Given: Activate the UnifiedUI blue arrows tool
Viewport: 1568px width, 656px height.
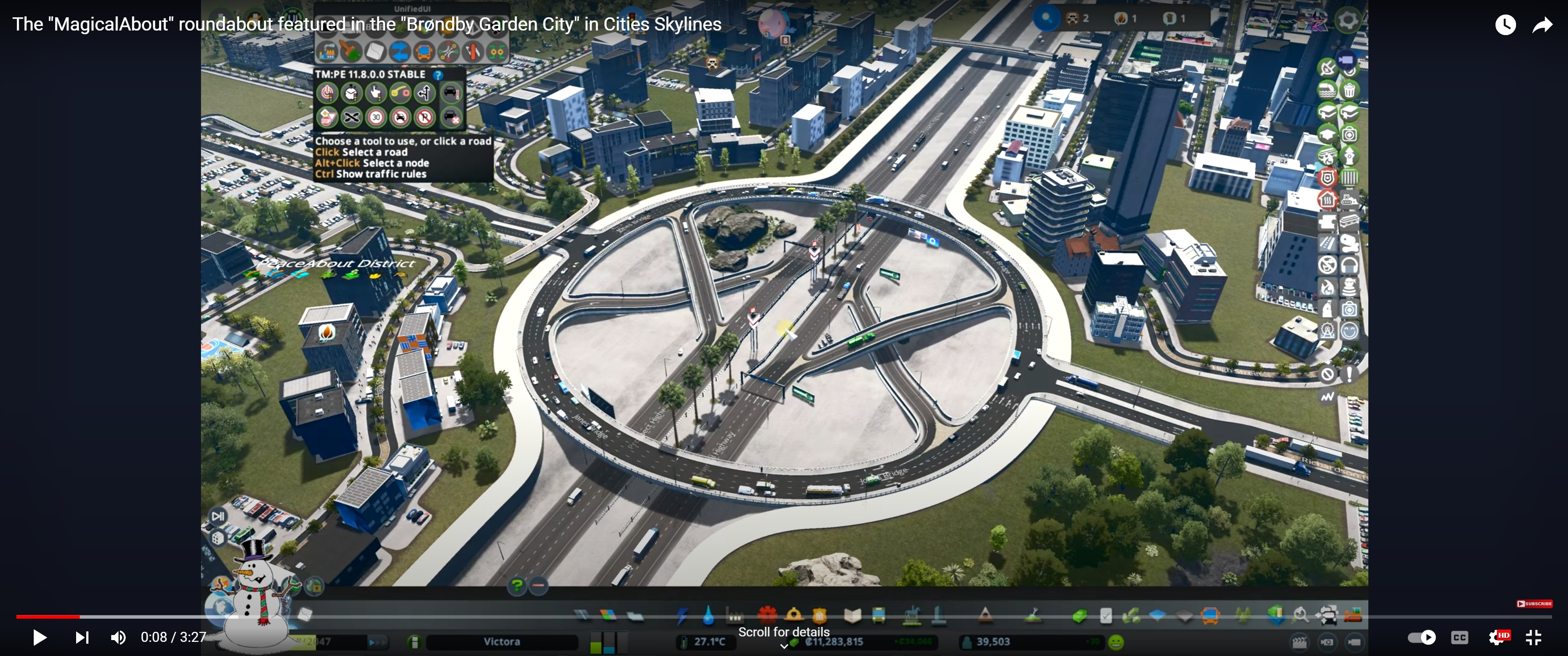Looking at the screenshot, I should [x=399, y=52].
